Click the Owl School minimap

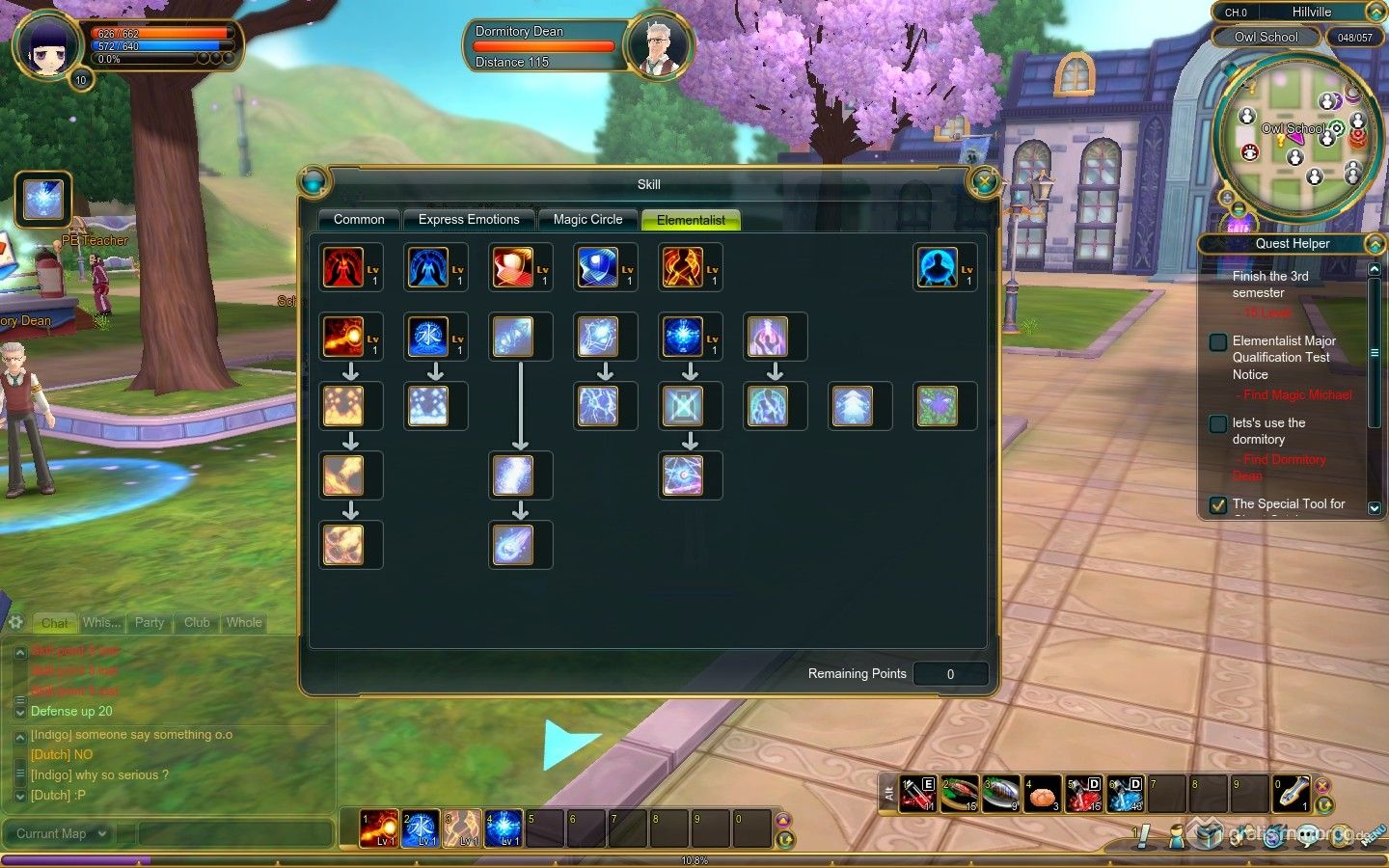coord(1294,135)
